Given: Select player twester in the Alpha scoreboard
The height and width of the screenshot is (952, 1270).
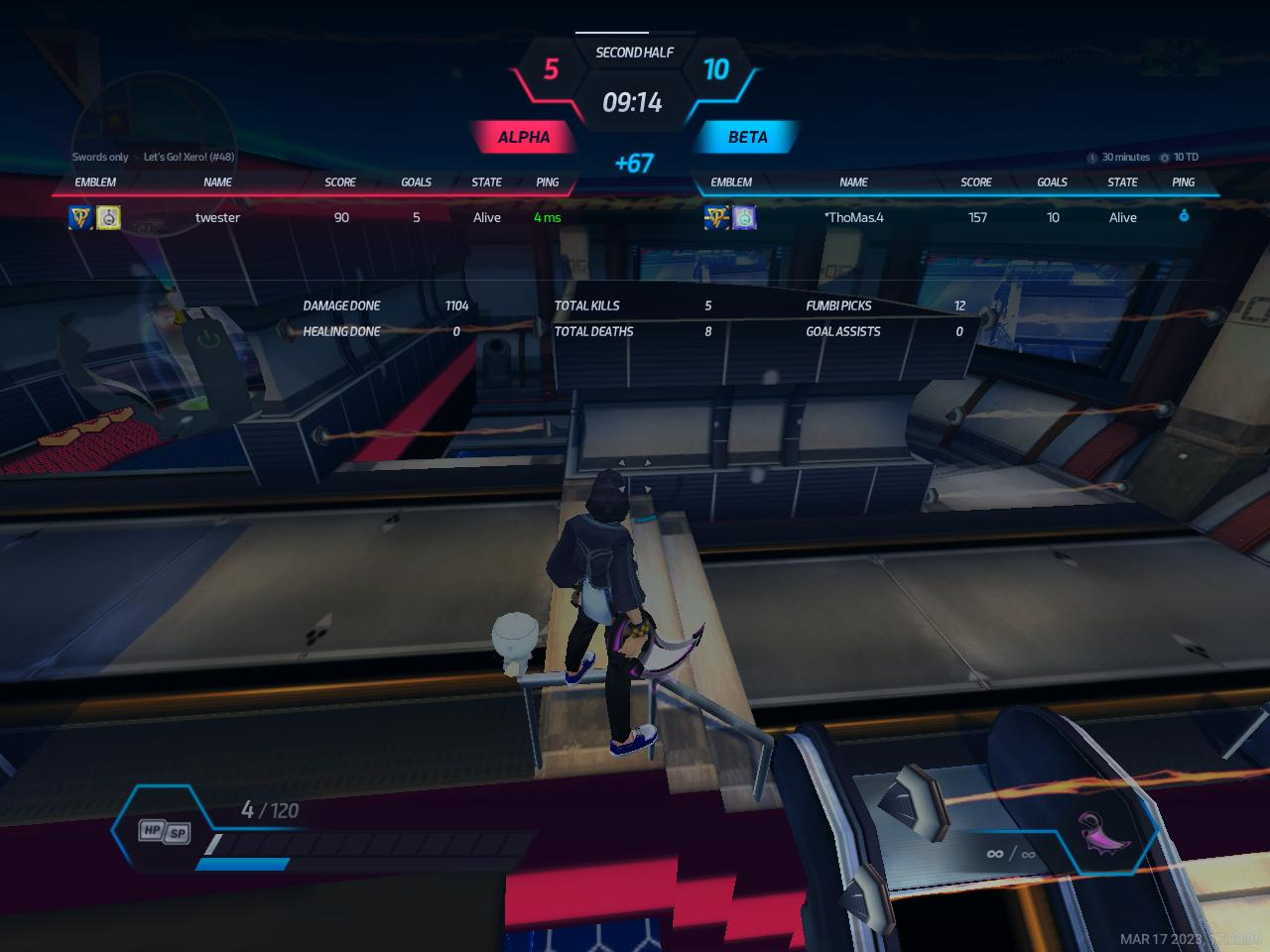Looking at the screenshot, I should tap(217, 217).
